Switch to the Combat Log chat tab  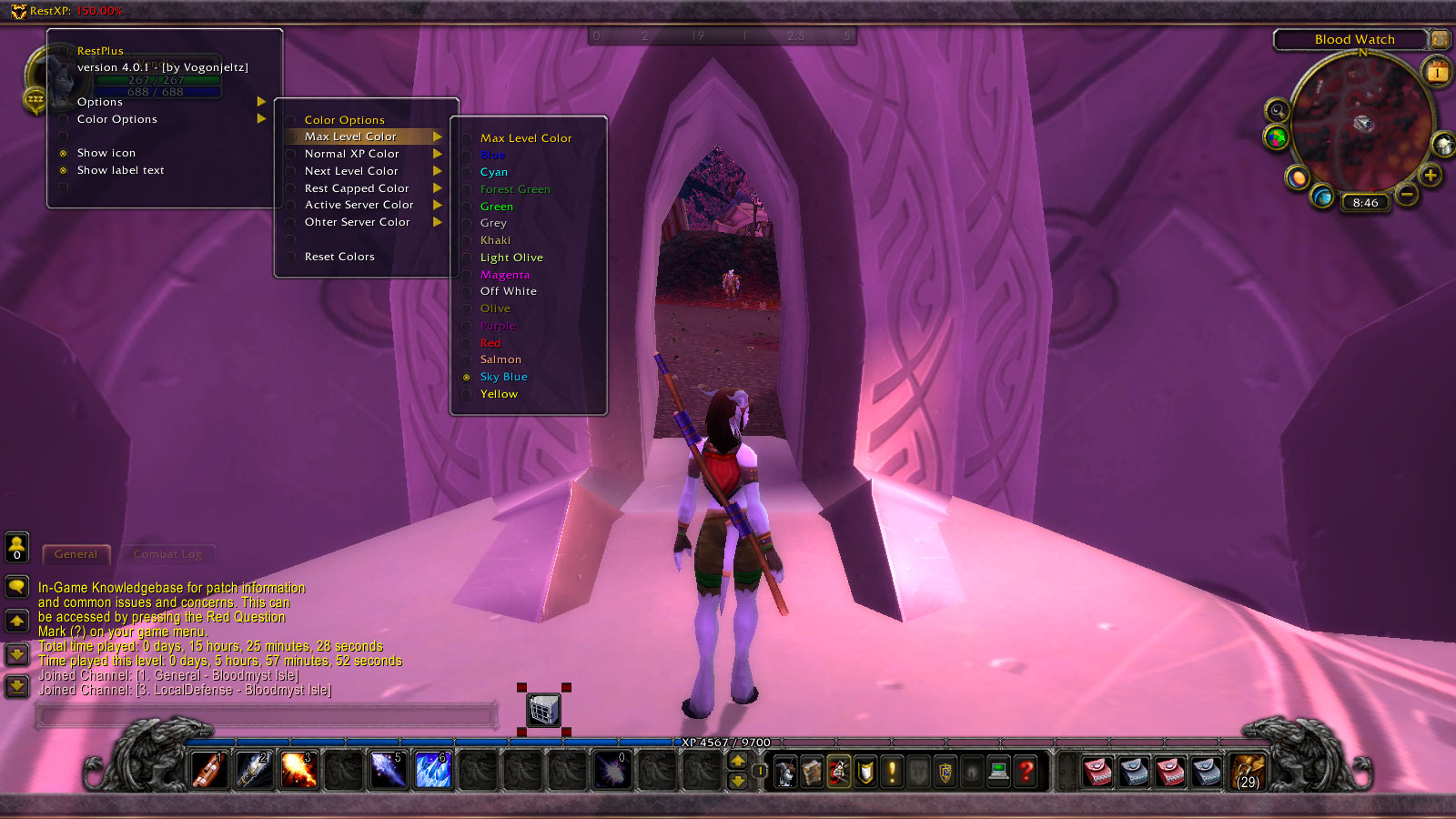(167, 554)
